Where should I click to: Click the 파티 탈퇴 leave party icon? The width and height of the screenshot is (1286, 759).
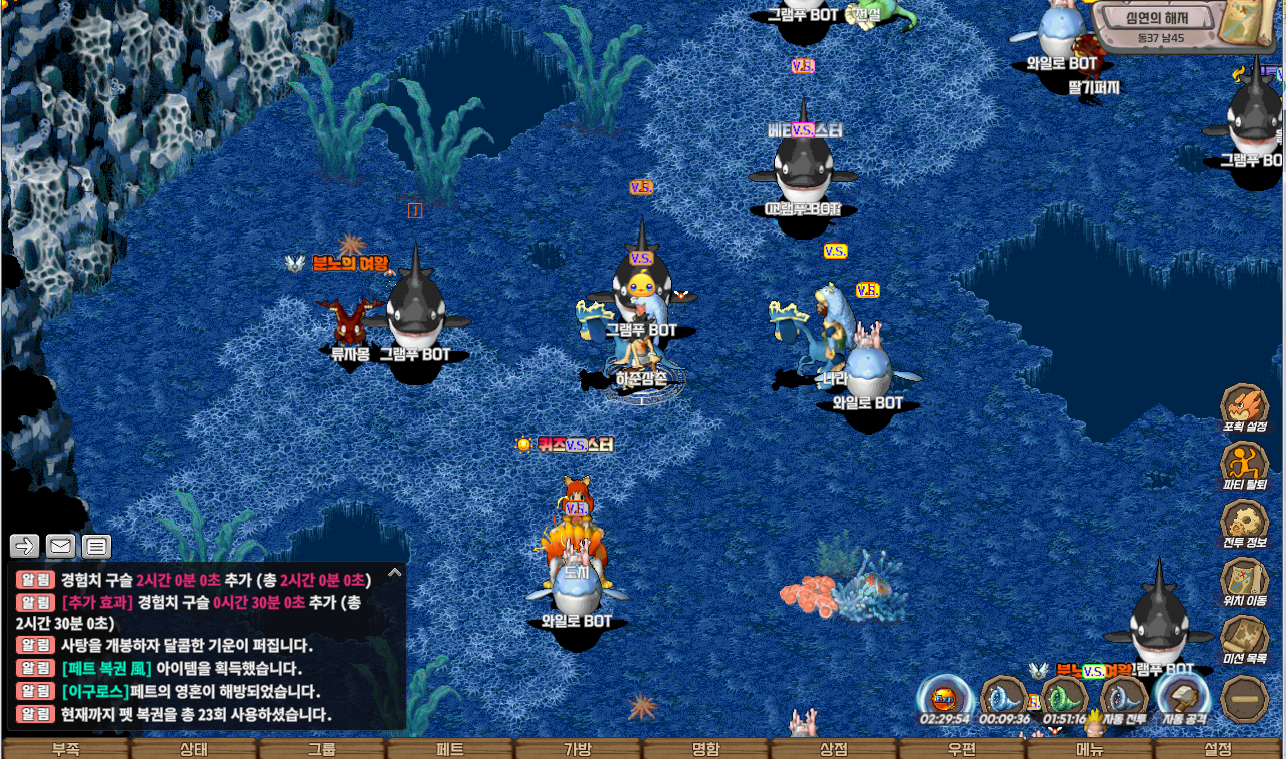[1245, 465]
